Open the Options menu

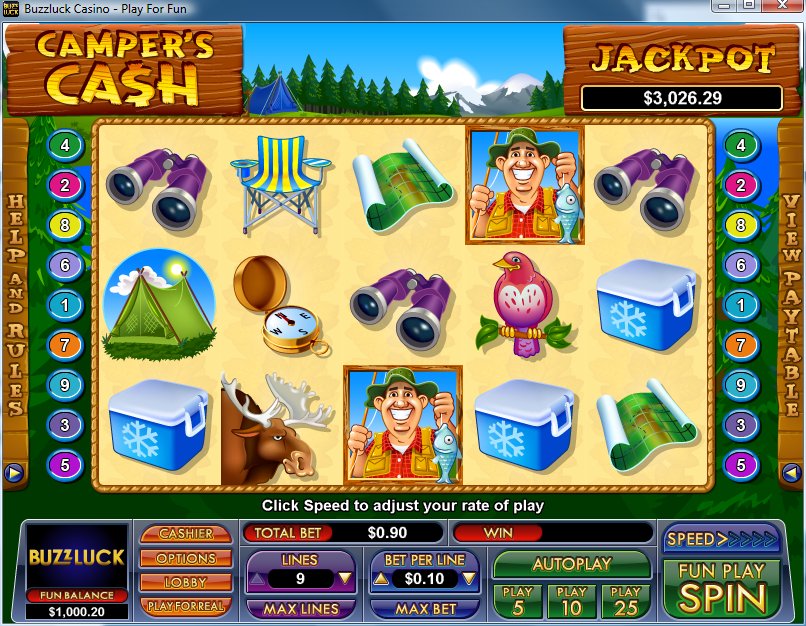[185, 558]
